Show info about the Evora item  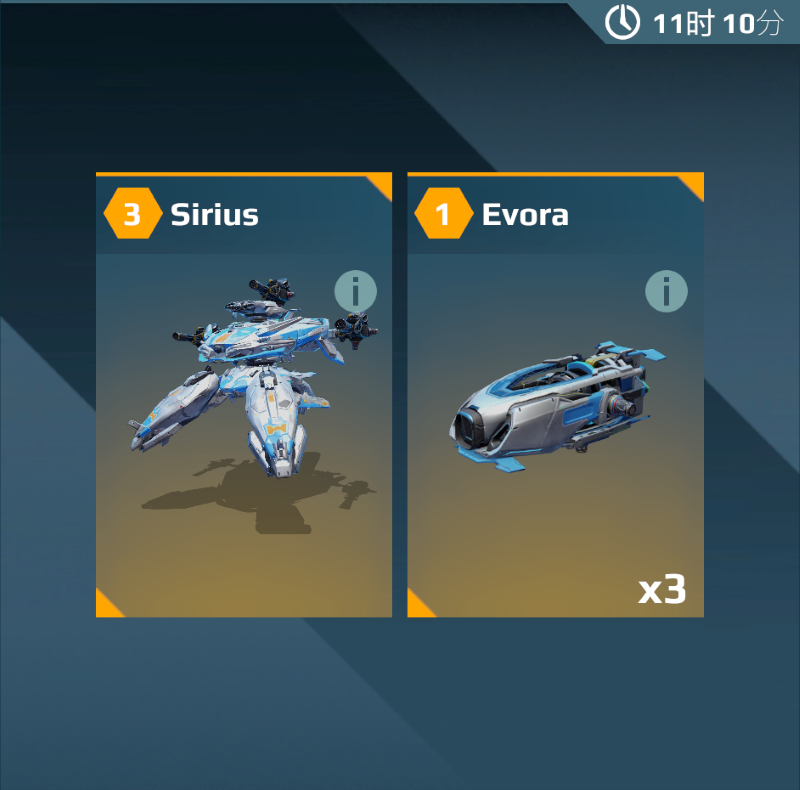coord(666,291)
